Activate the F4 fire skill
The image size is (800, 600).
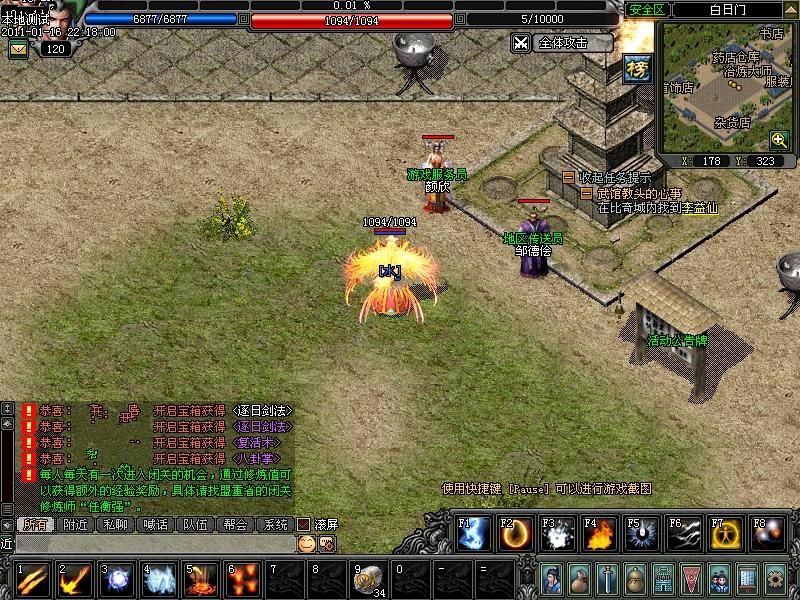[x=600, y=535]
